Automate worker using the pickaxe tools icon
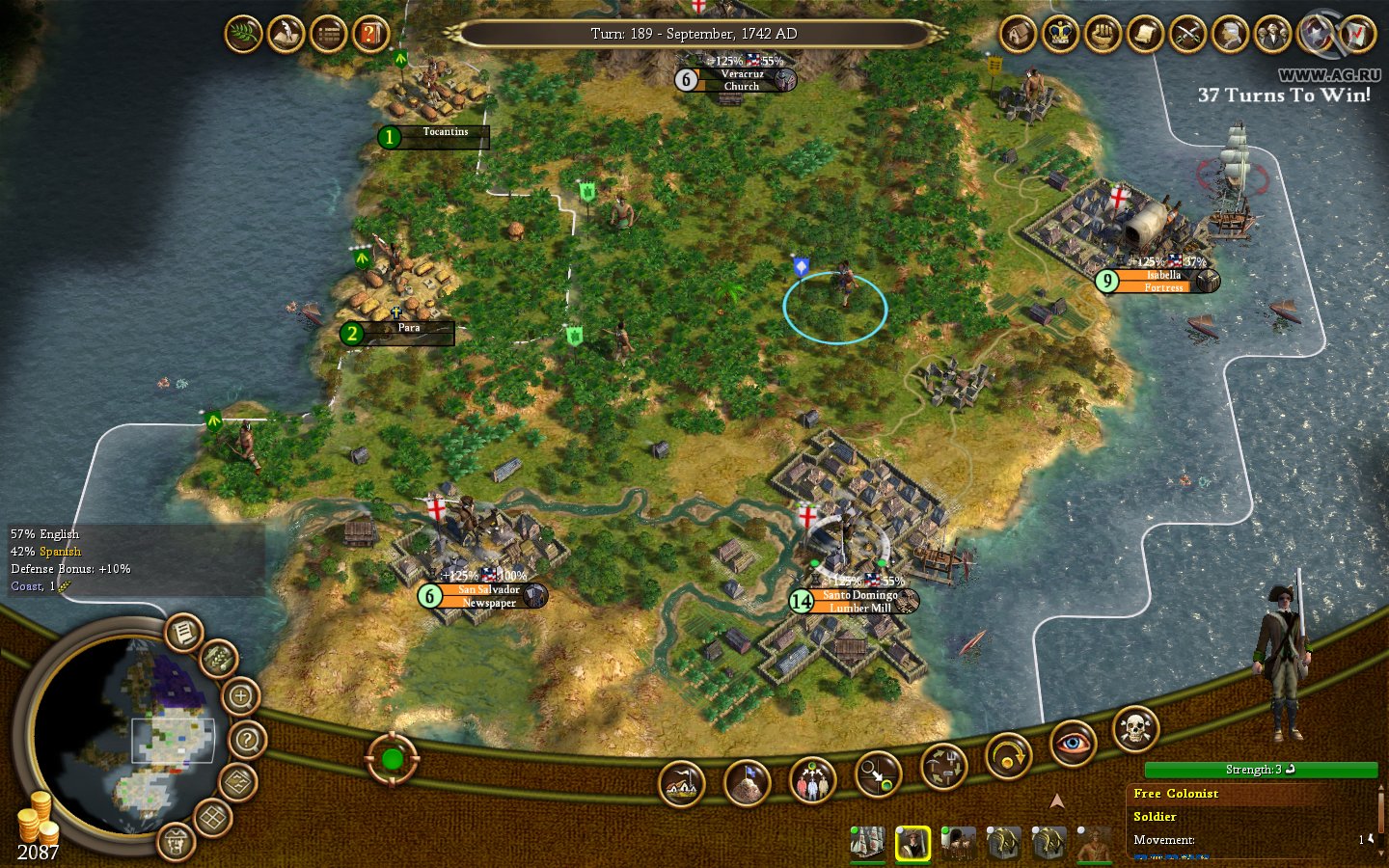 pos(943,767)
